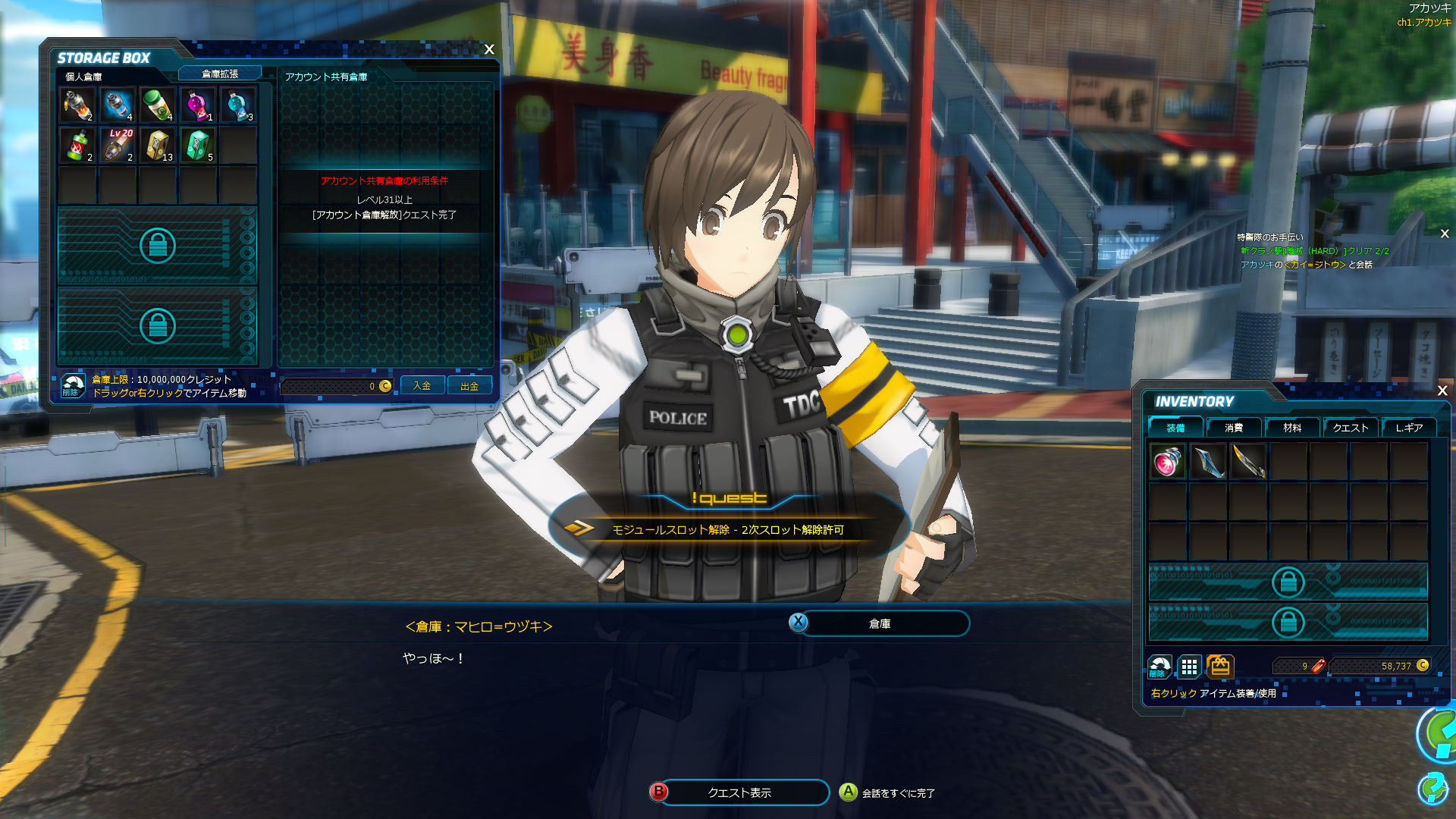Select the pink potion flask in storage
This screenshot has height=819, width=1456.
click(198, 105)
